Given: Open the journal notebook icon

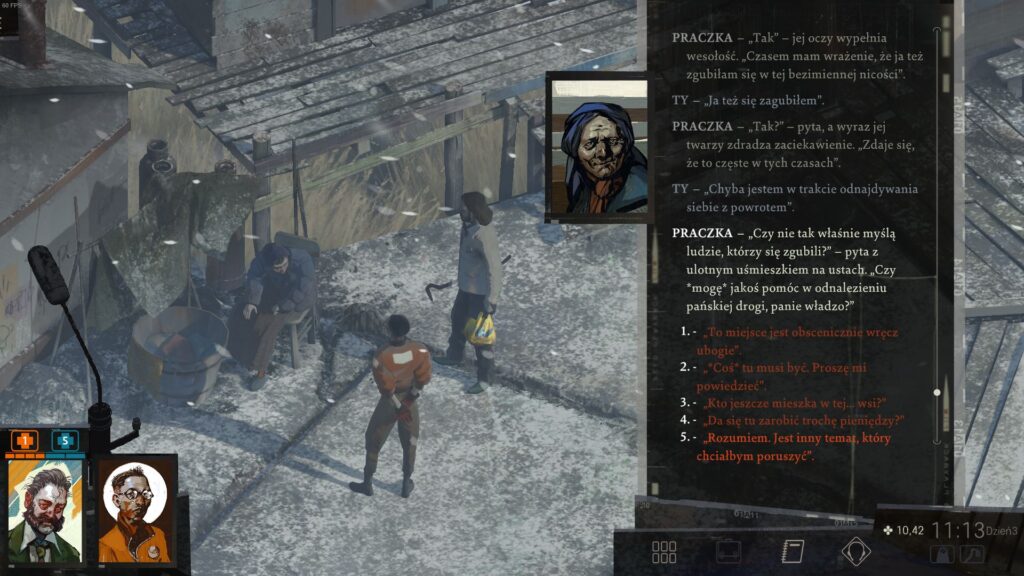Looking at the screenshot, I should [x=793, y=552].
